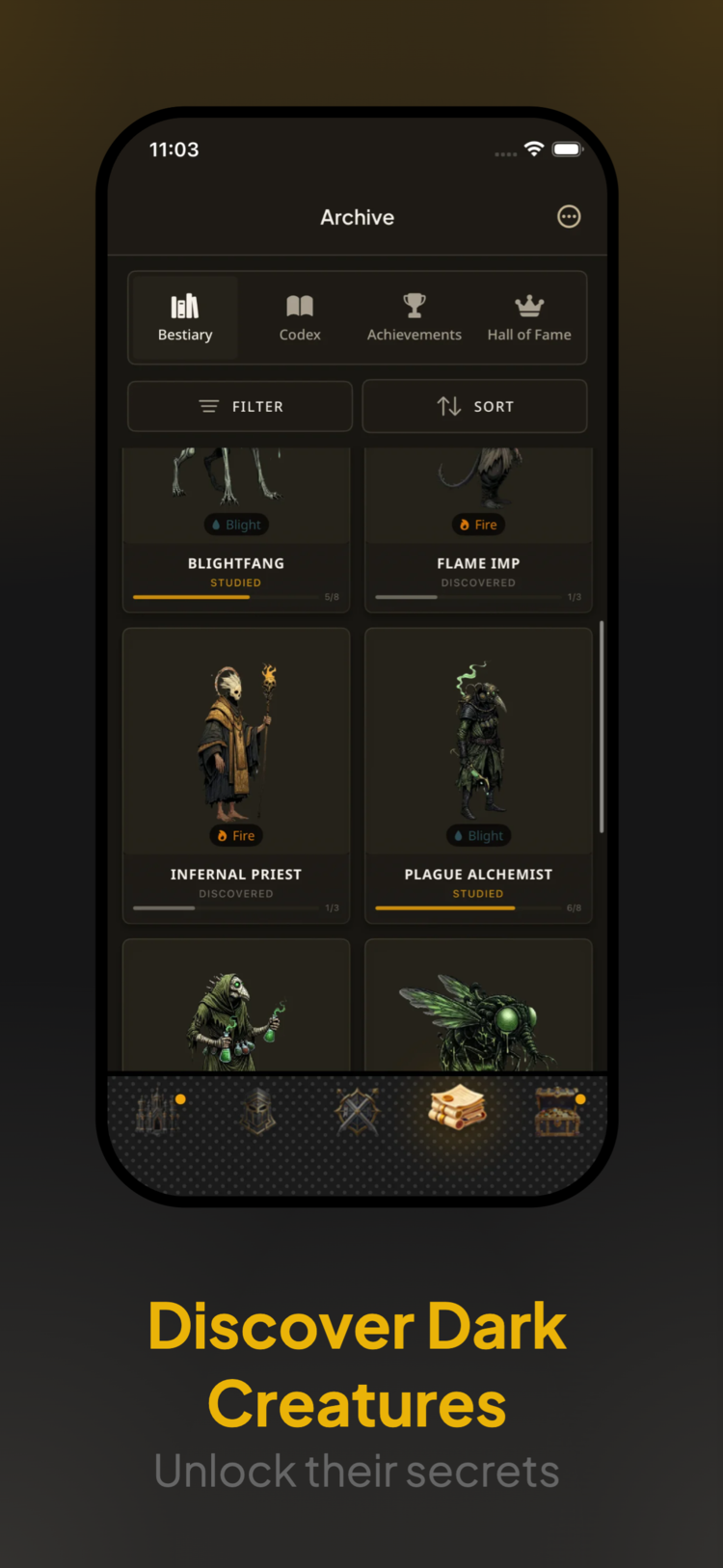The width and height of the screenshot is (723, 1568).
Task: Select the Blightfang creature card
Action: [x=236, y=530]
